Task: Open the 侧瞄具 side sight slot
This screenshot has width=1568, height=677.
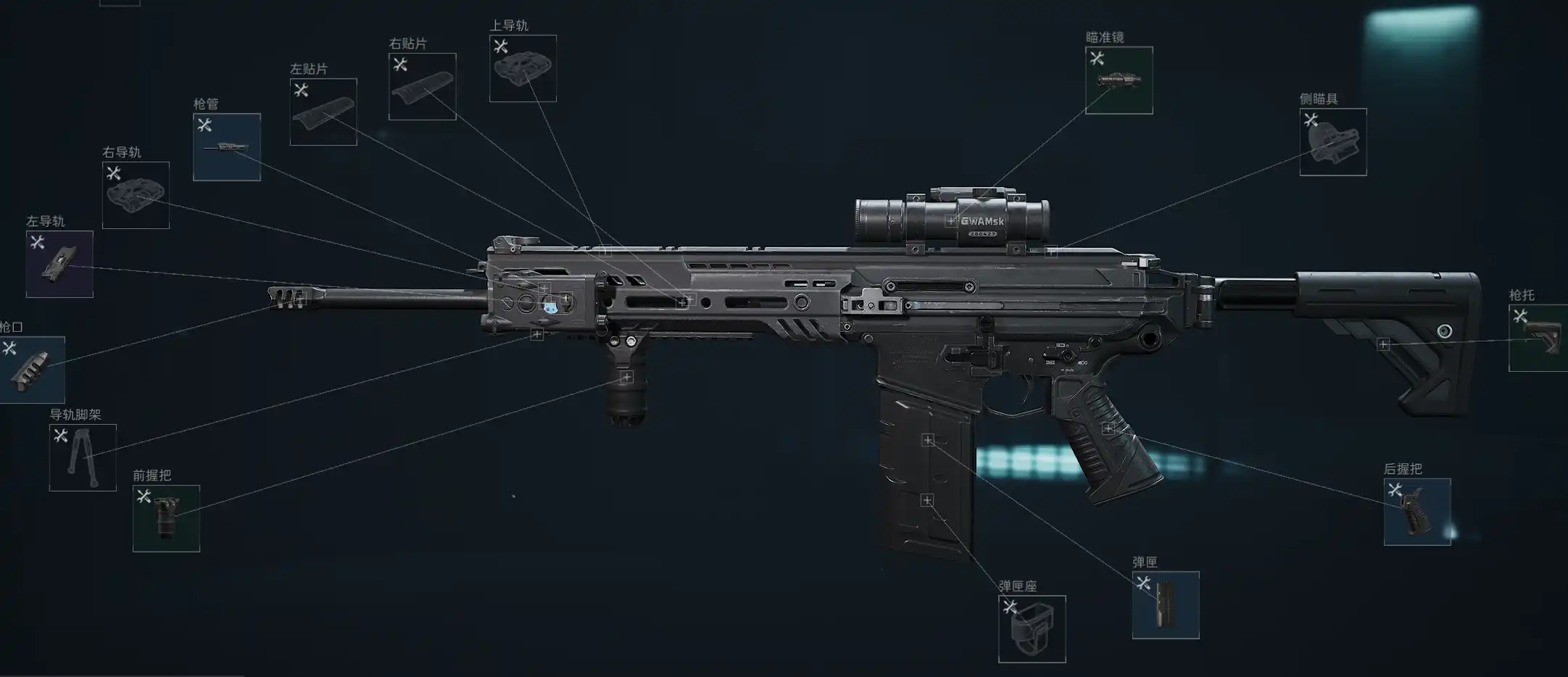Action: (1332, 142)
